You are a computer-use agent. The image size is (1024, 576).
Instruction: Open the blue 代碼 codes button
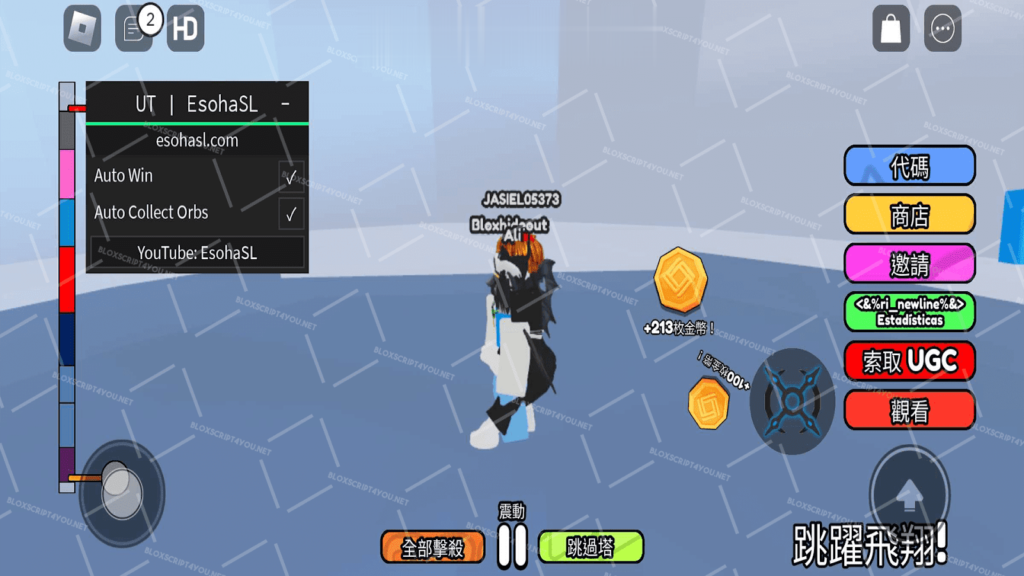click(x=909, y=166)
